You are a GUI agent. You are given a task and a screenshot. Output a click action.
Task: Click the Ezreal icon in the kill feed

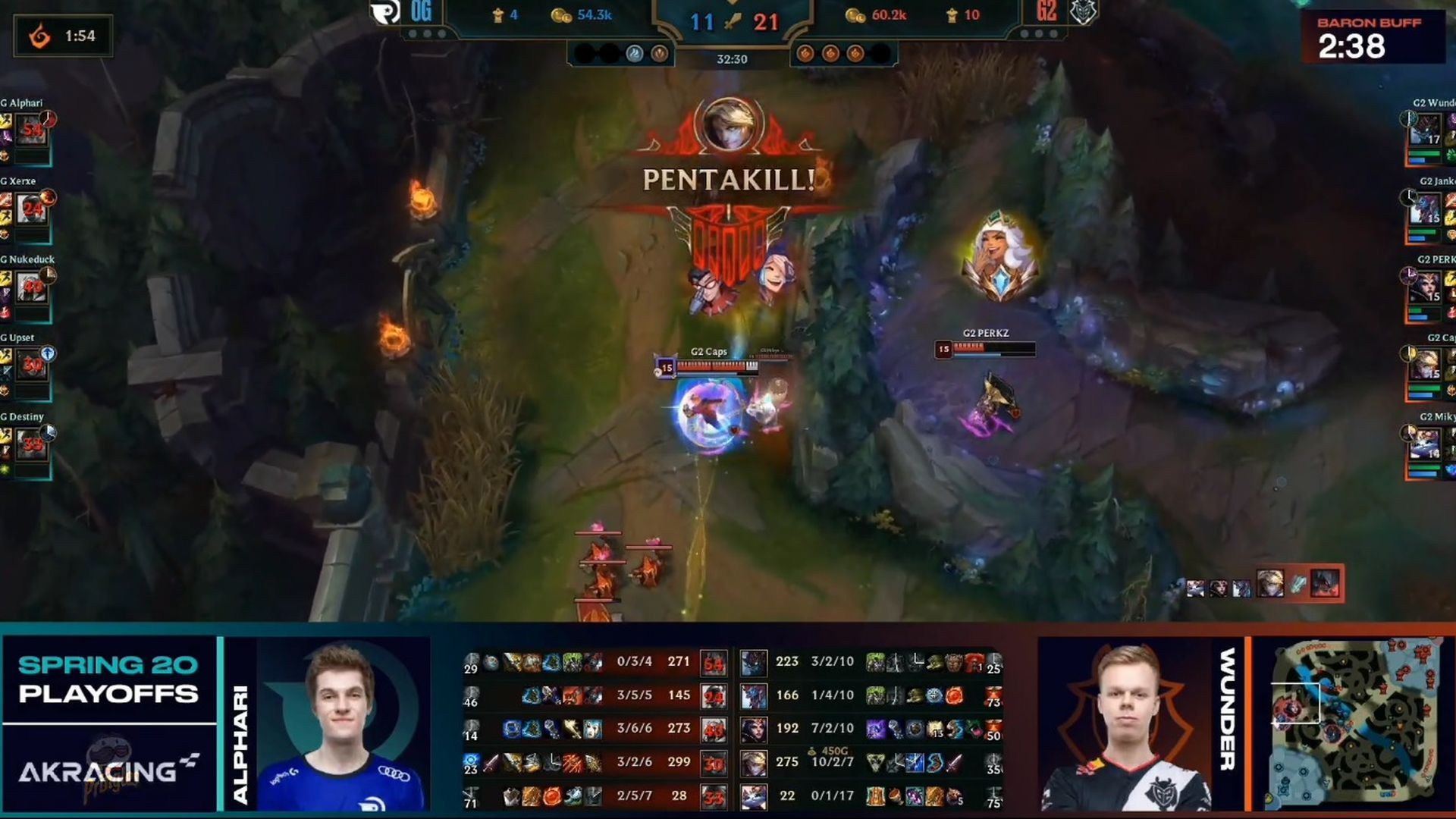point(1270,583)
